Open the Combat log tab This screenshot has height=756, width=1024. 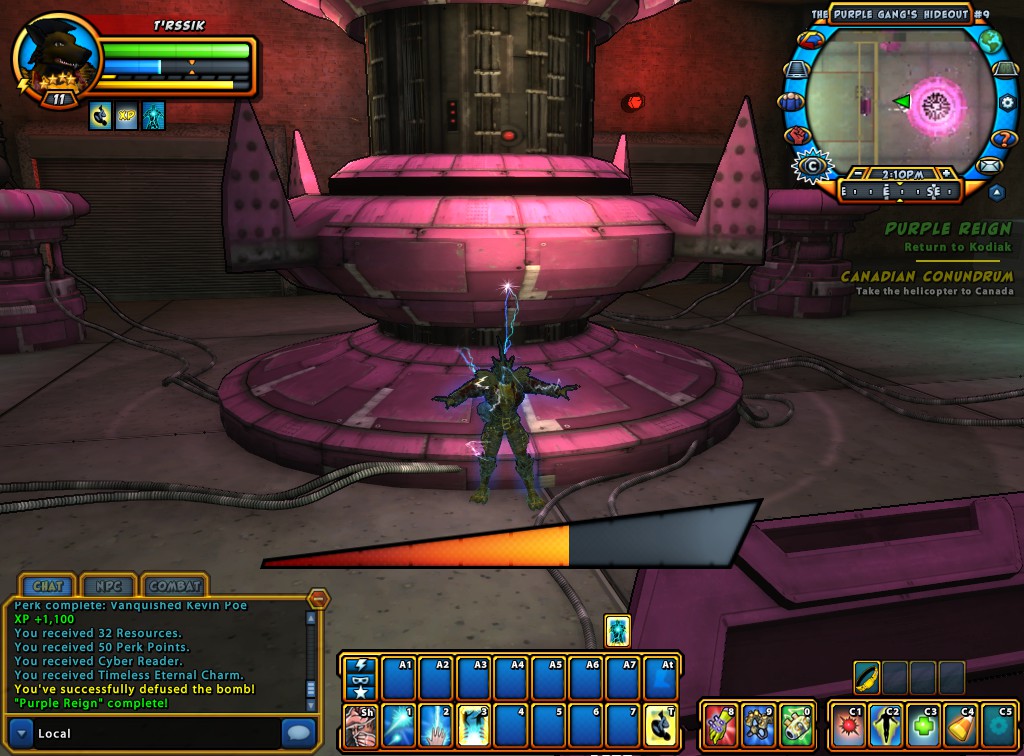[x=175, y=586]
